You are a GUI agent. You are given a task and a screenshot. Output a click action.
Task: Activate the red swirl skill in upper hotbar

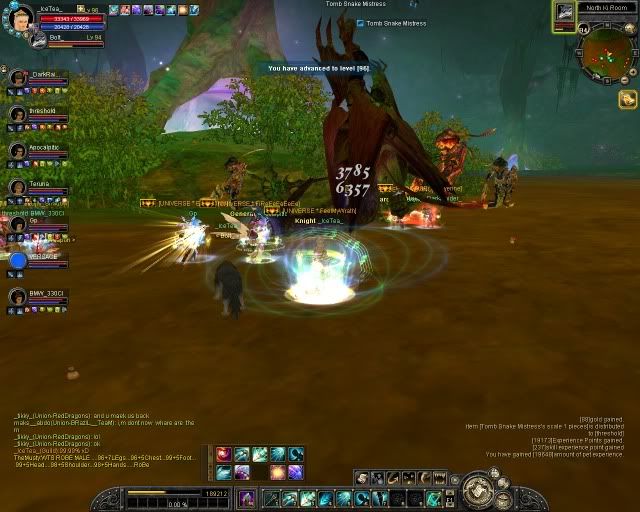point(224,454)
